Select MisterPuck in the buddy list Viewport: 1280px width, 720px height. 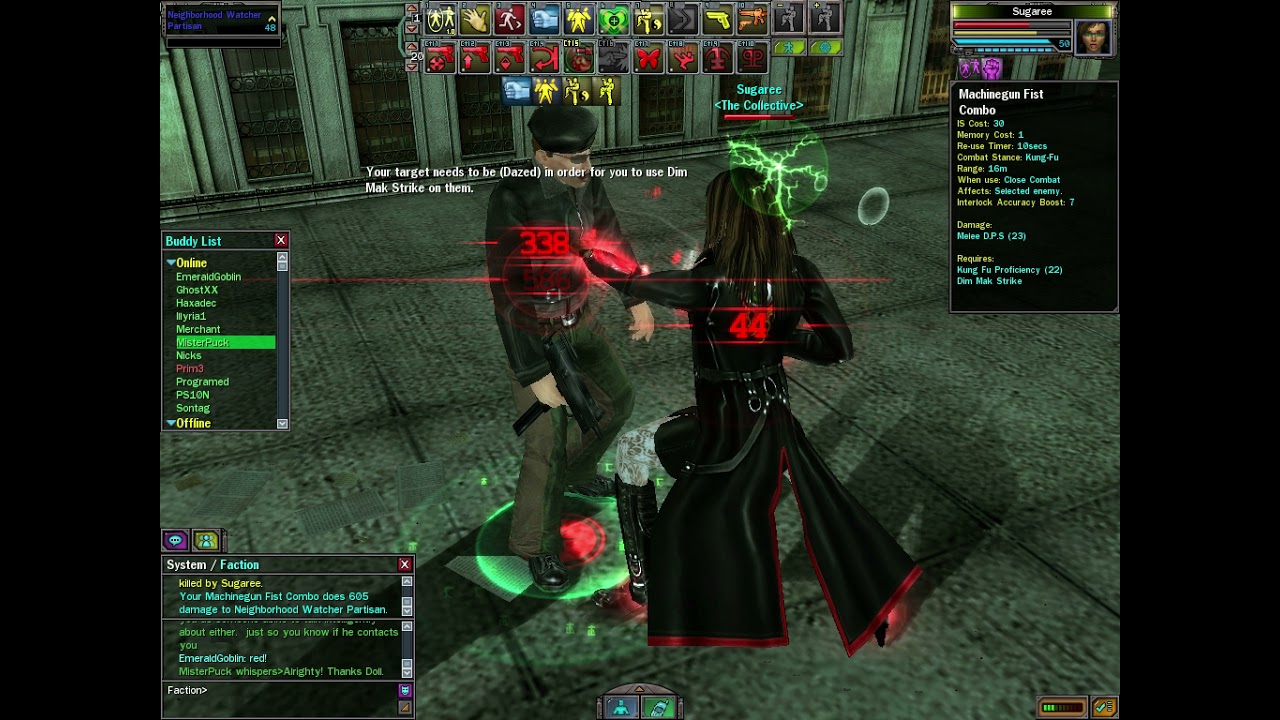[203, 343]
